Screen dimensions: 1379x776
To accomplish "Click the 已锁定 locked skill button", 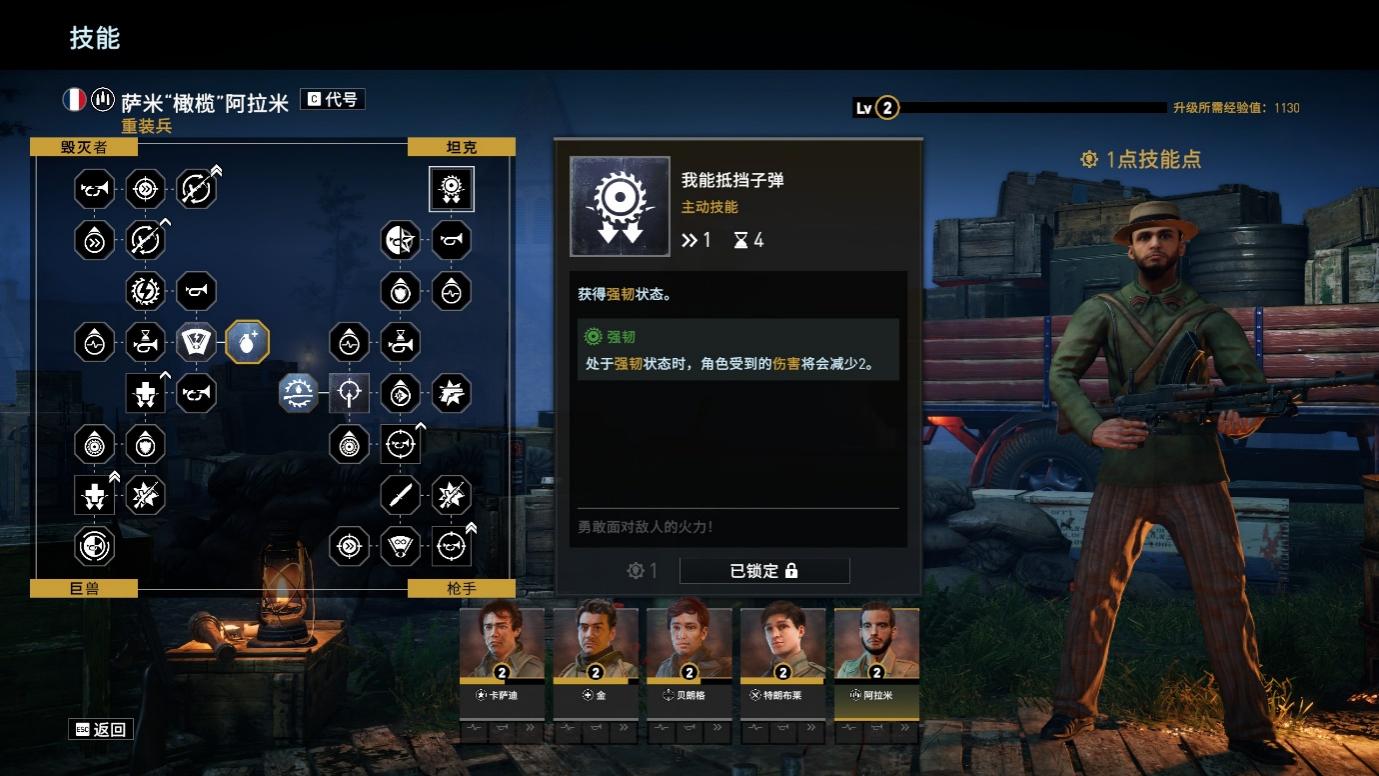I will [x=764, y=571].
